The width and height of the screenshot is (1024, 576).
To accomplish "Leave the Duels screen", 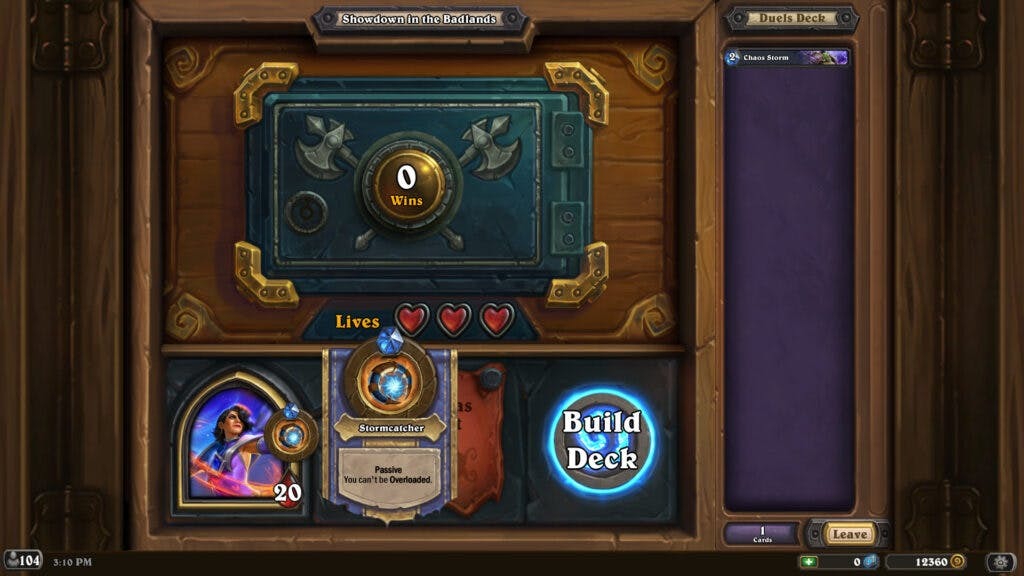I will click(x=849, y=534).
